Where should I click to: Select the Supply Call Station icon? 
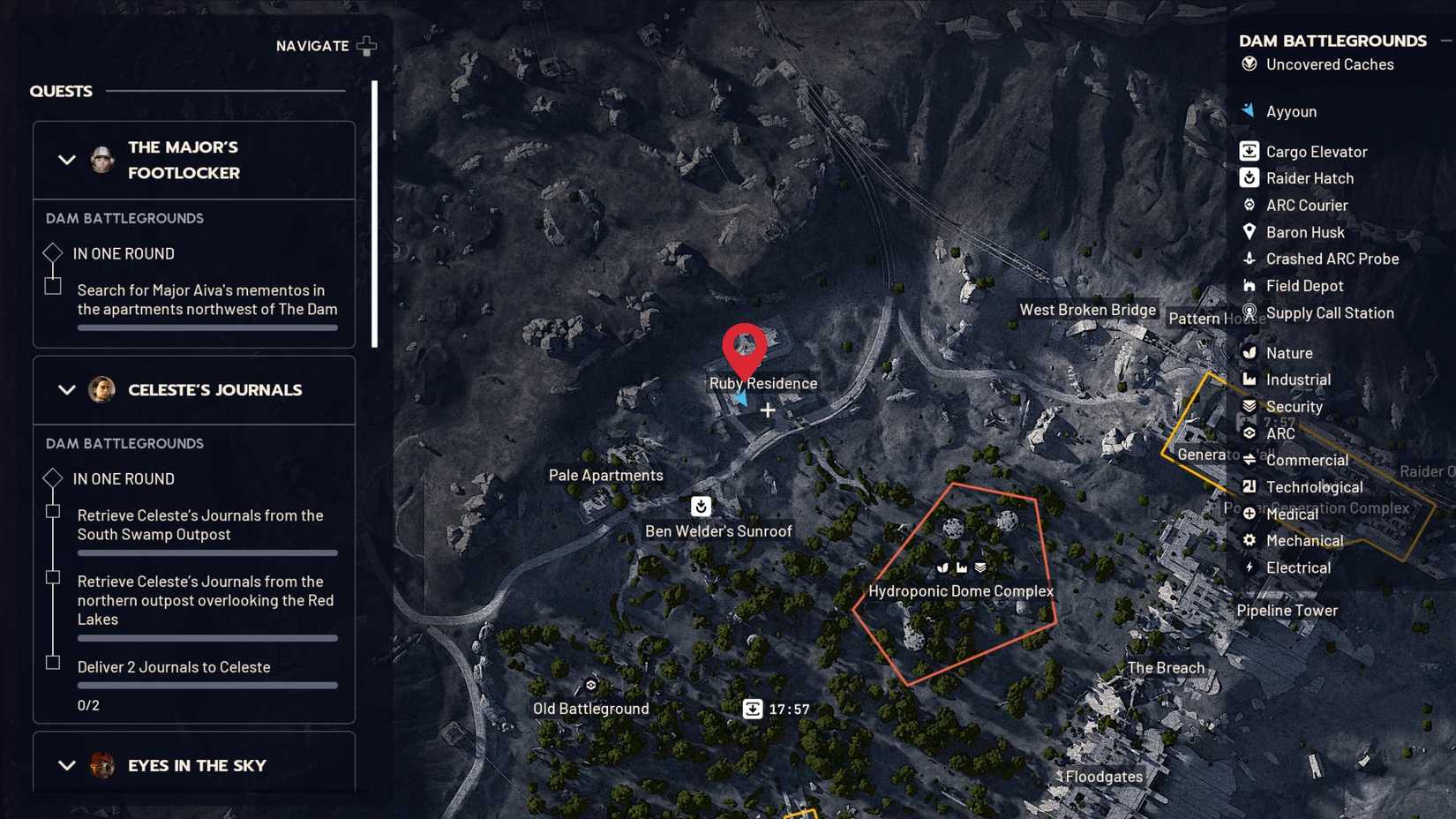point(1249,312)
